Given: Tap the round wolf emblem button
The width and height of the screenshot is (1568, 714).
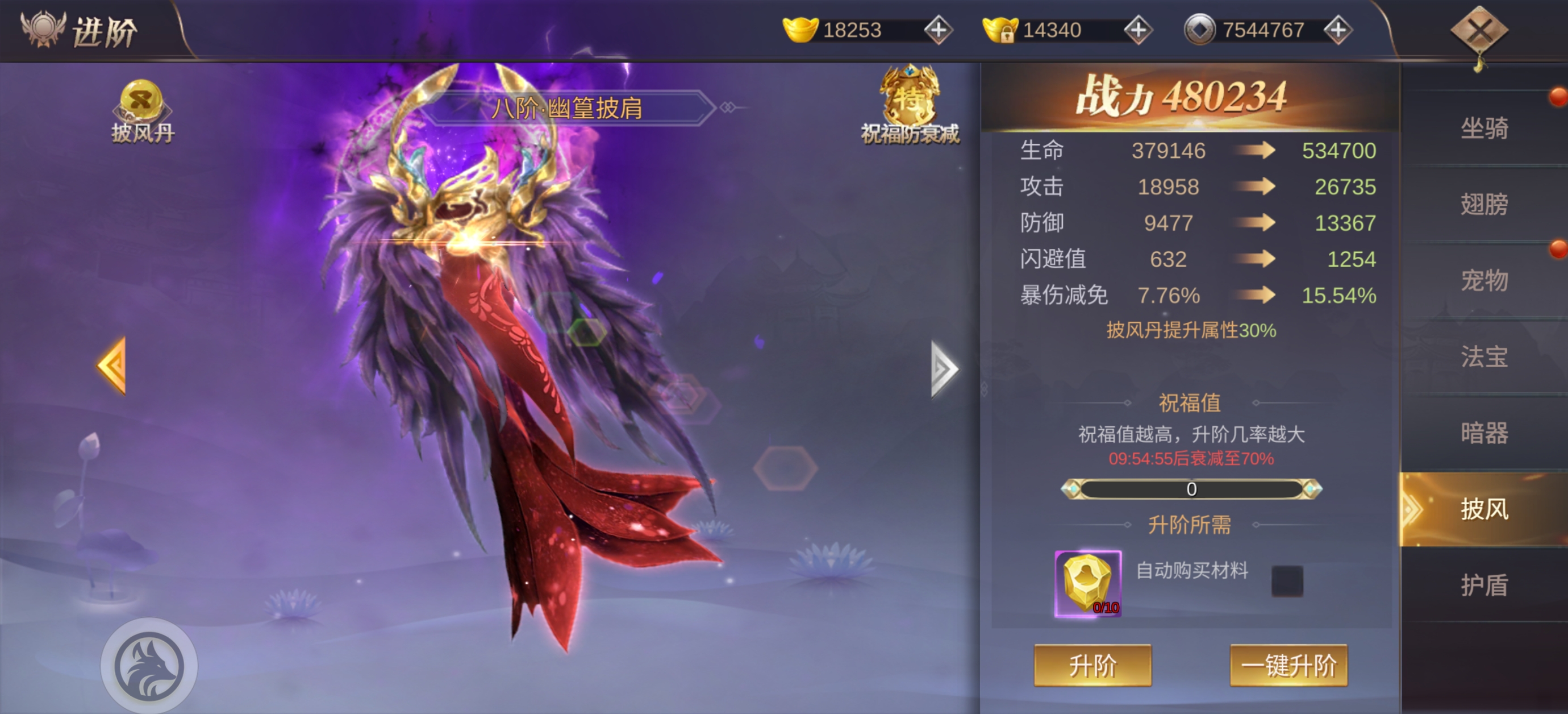Looking at the screenshot, I should (149, 665).
